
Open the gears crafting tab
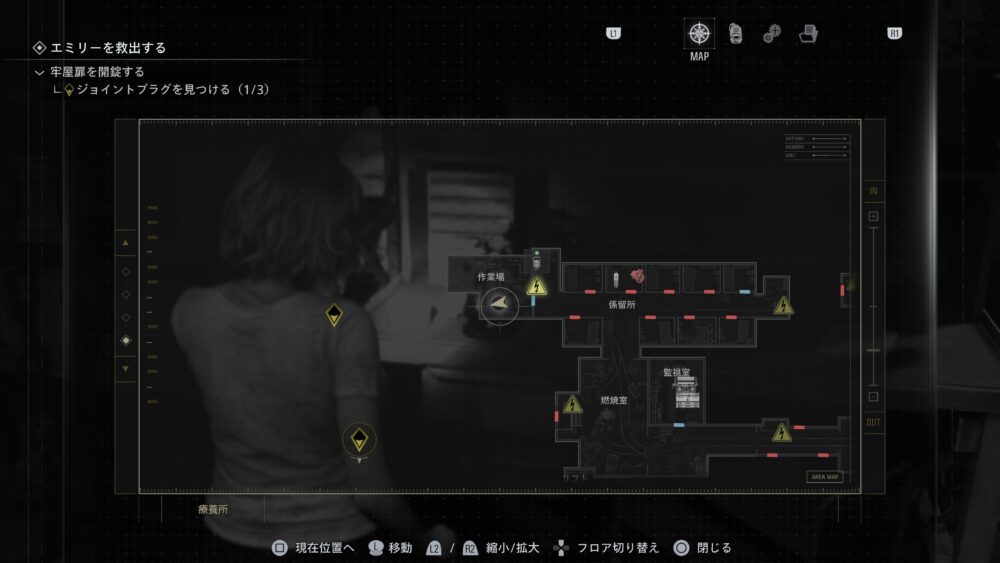click(x=771, y=34)
